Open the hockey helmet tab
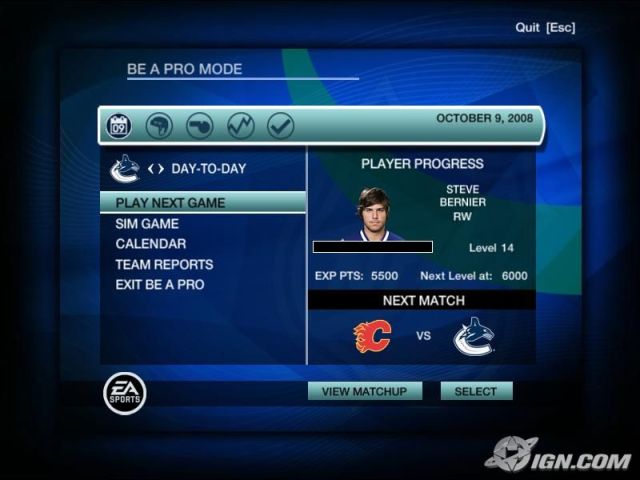This screenshot has height=480, width=640. coord(159,126)
